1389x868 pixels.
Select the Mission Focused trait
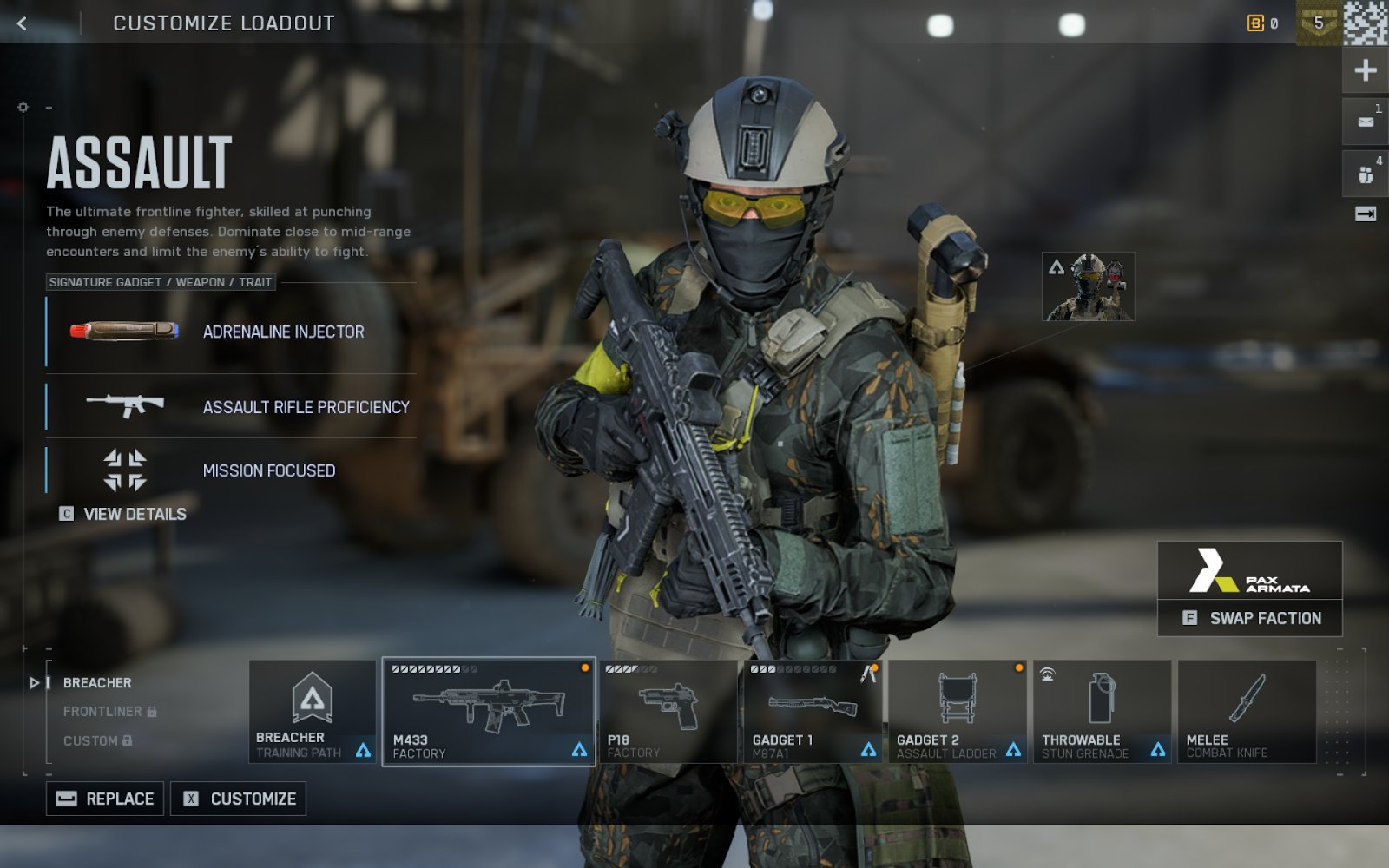[x=231, y=470]
